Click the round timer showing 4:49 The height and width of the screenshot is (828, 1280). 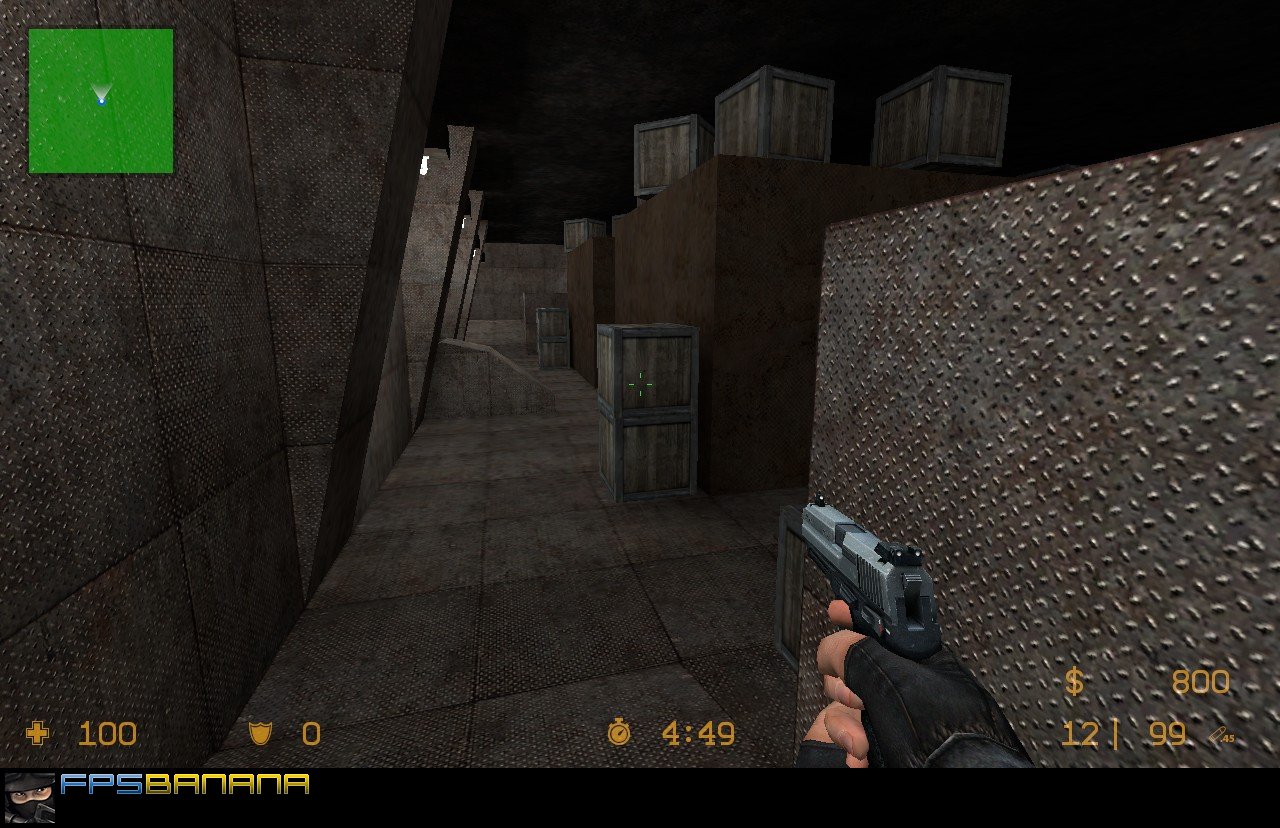[695, 733]
